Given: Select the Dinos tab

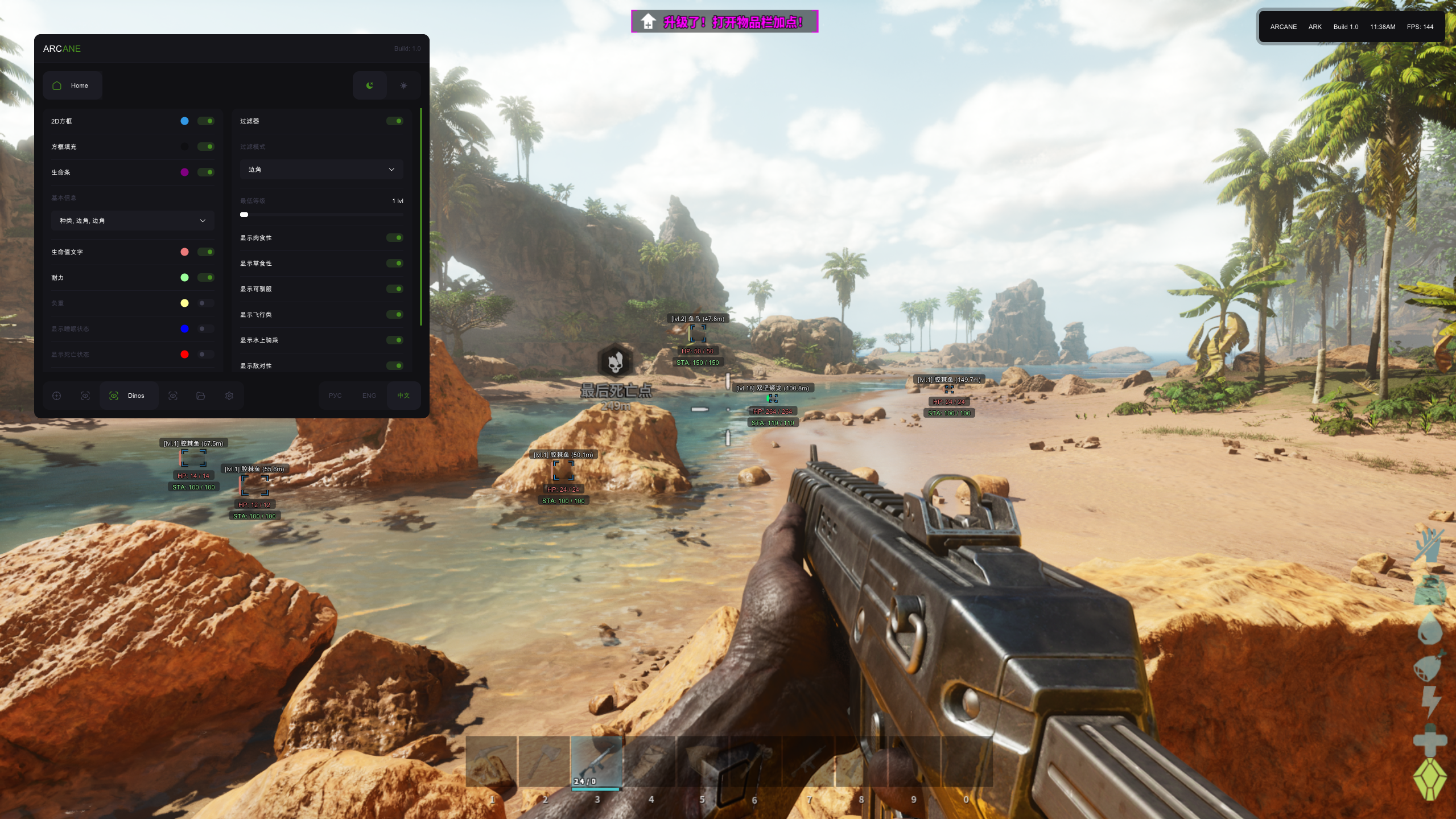Looking at the screenshot, I should coord(129,396).
